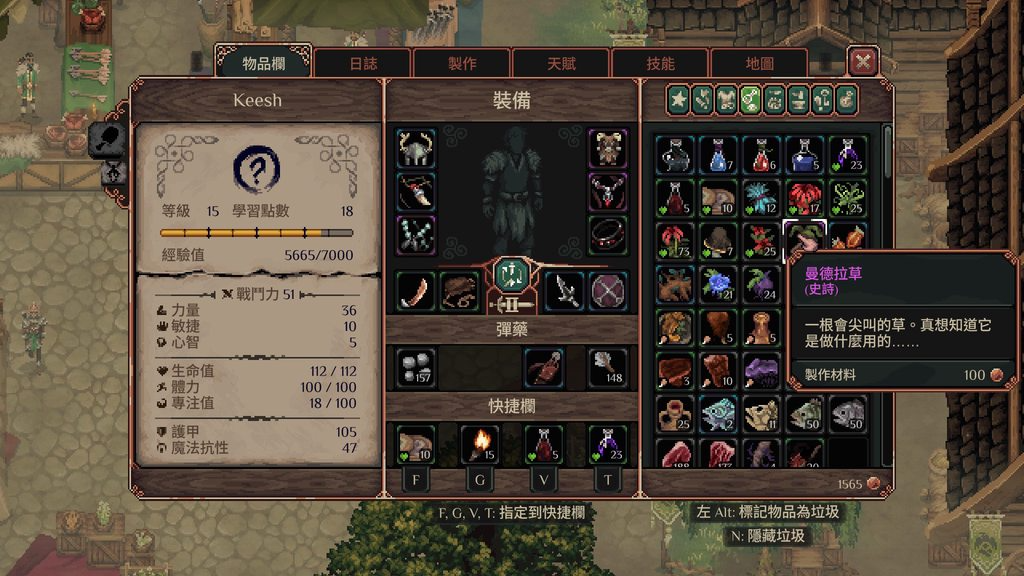The height and width of the screenshot is (576, 1024).
Task: Select the round shield equipment slot
Action: pos(607,291)
